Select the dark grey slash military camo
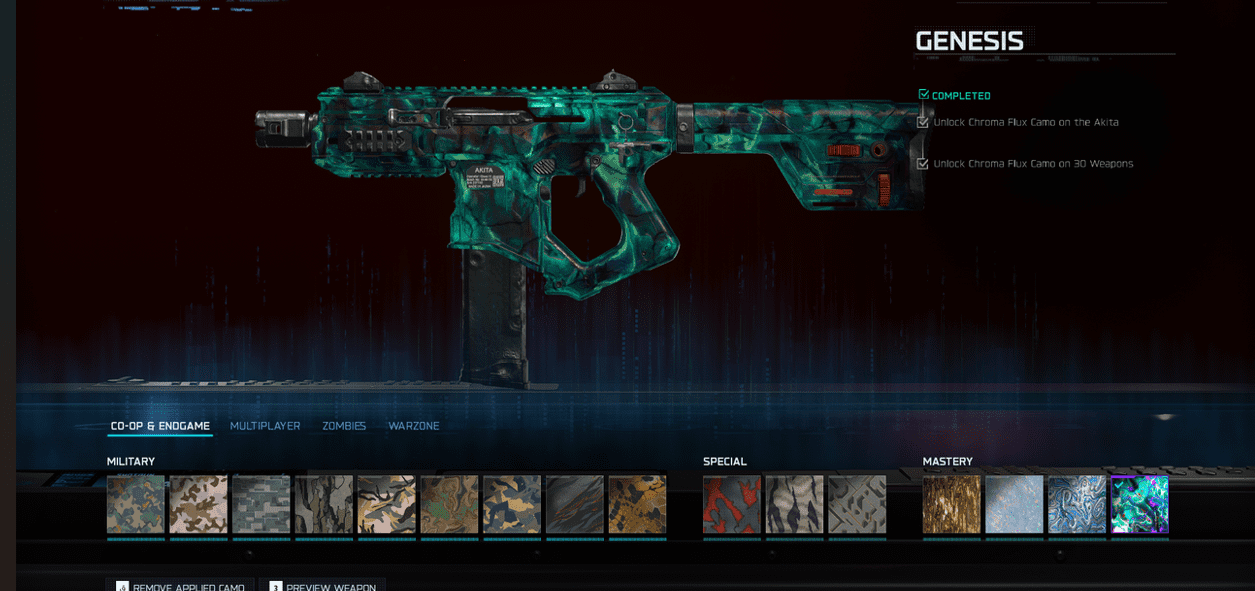 click(x=574, y=504)
